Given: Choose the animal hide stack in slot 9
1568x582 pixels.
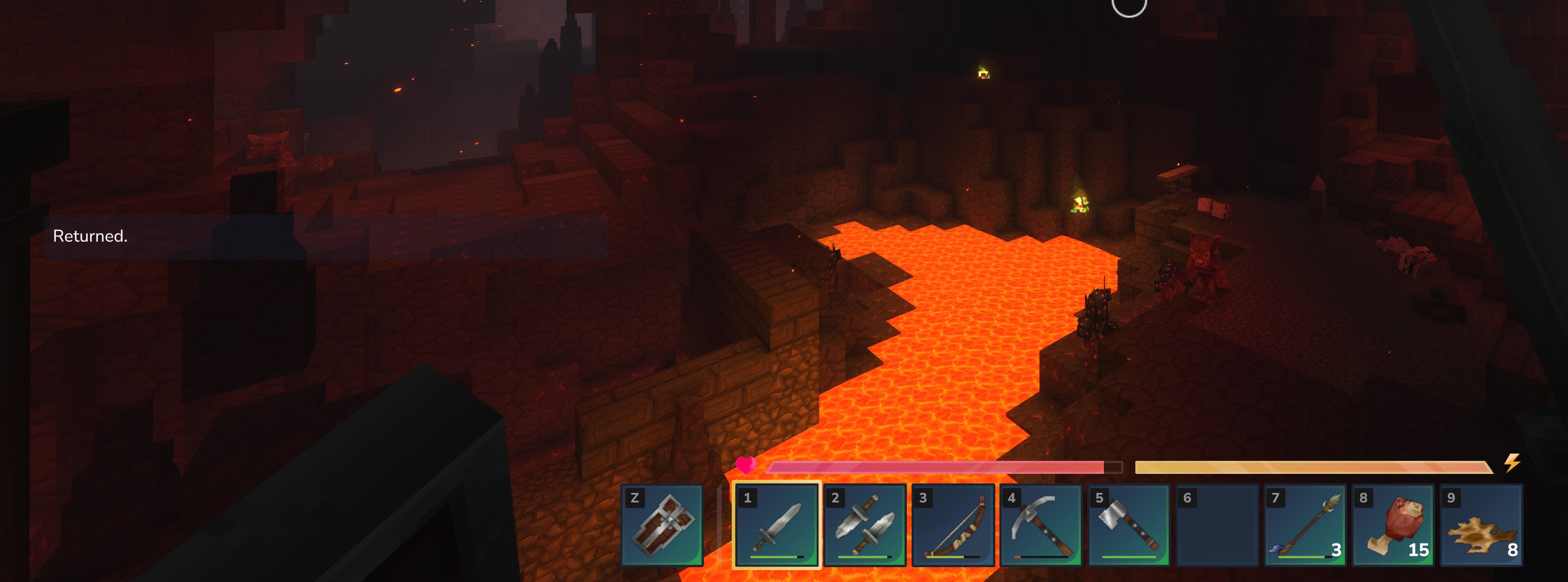Looking at the screenshot, I should (x=1480, y=525).
